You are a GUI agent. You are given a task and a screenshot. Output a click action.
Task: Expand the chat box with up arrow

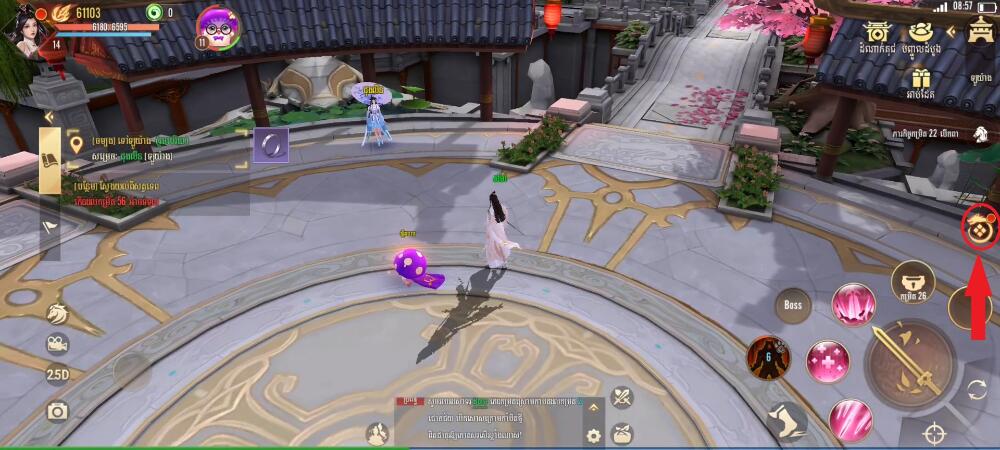tap(593, 407)
